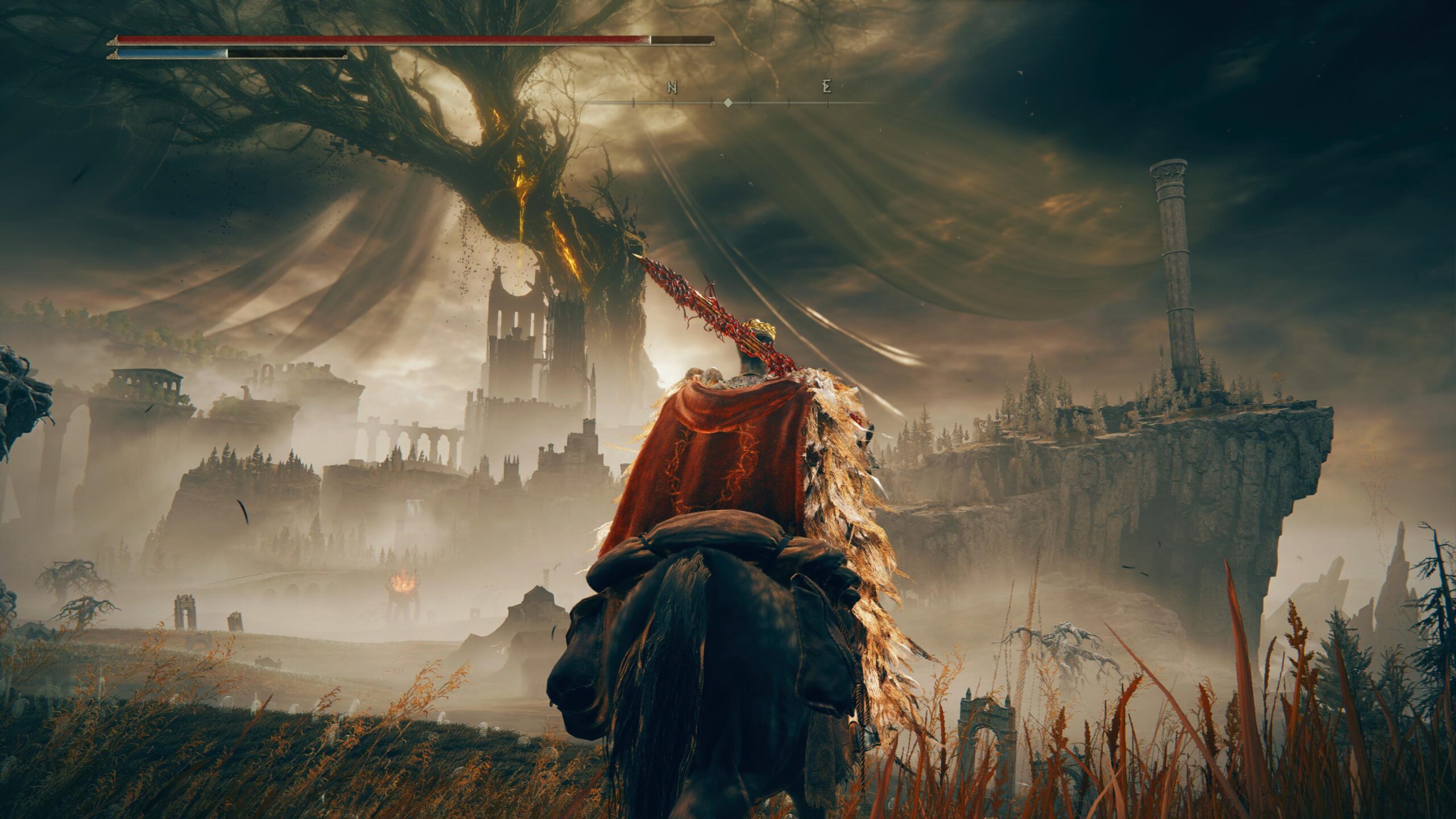Click the runic N marker on the compass
Viewport: 1456px width, 819px height.
[672, 86]
